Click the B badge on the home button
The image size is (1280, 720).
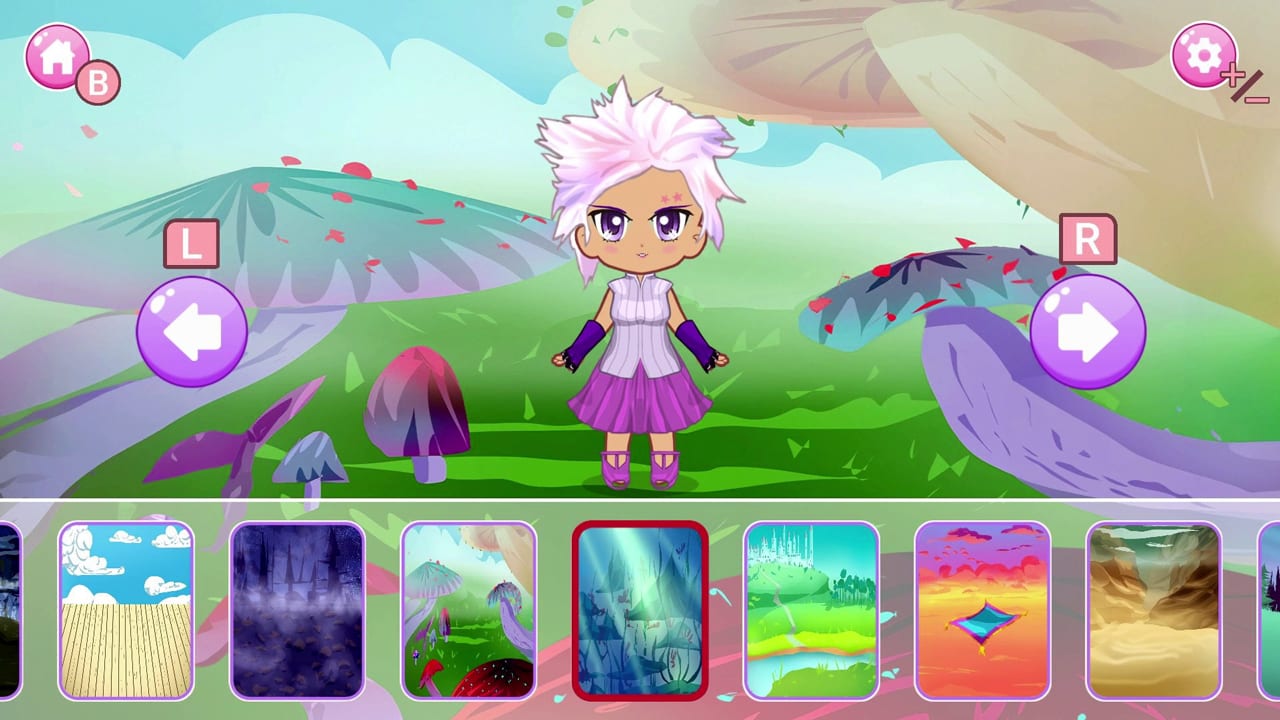click(95, 82)
